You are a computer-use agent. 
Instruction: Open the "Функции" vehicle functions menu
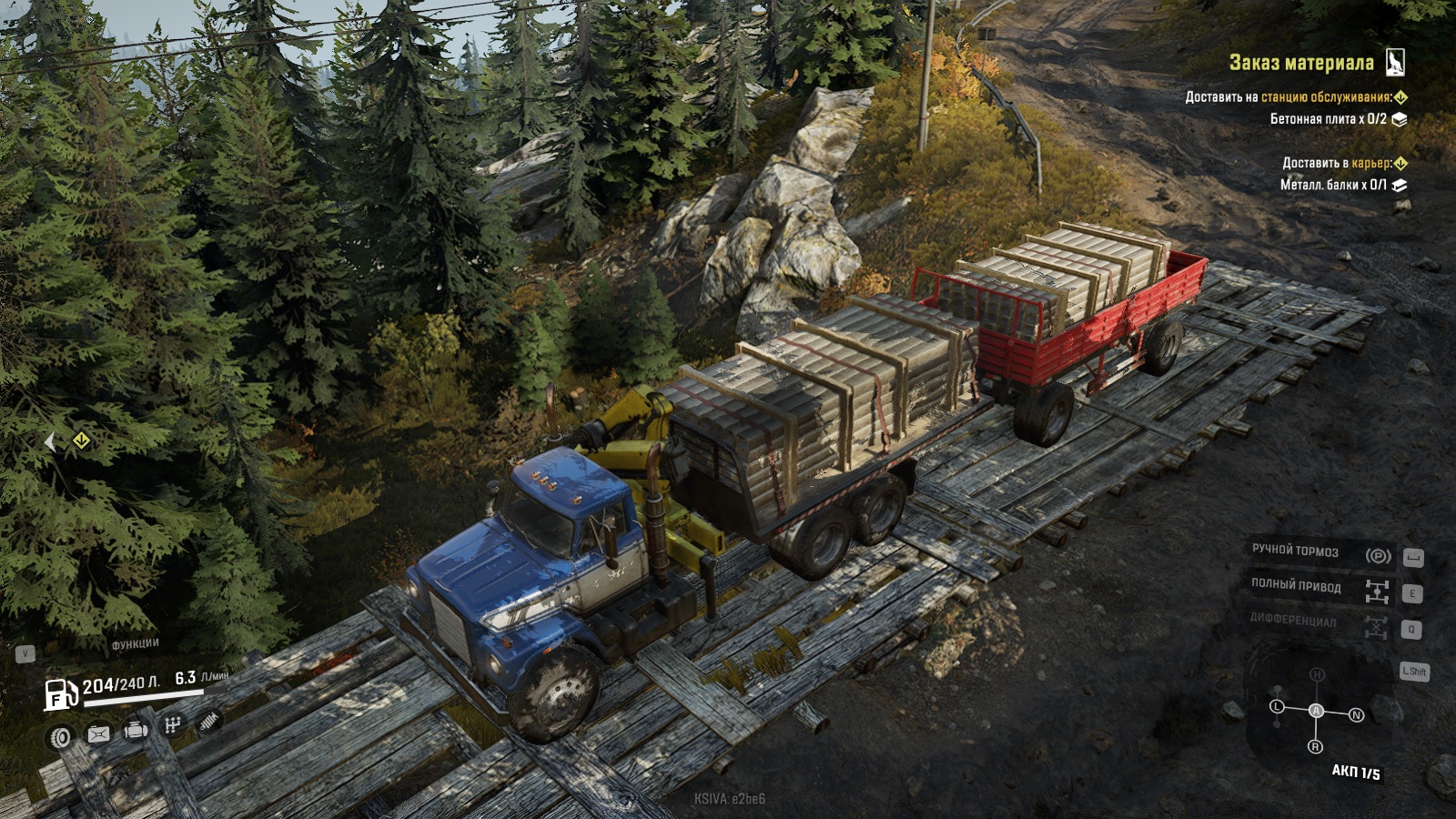click(x=135, y=644)
